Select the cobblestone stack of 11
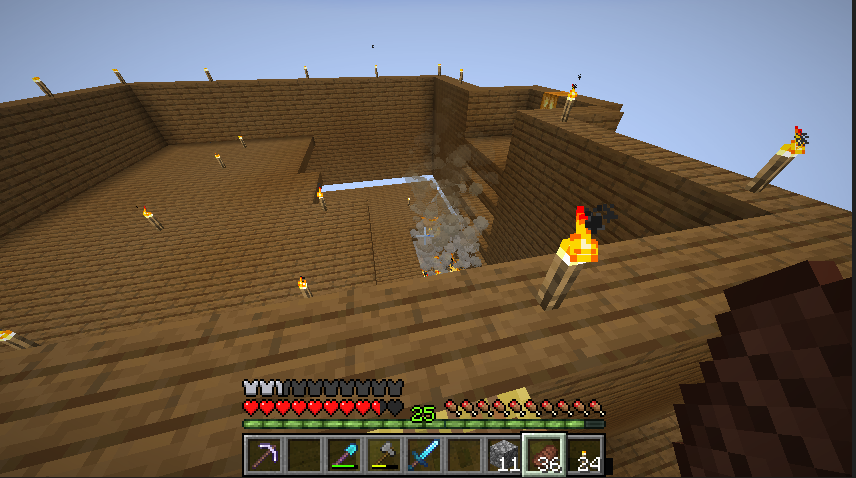The width and height of the screenshot is (856, 478). (x=504, y=455)
